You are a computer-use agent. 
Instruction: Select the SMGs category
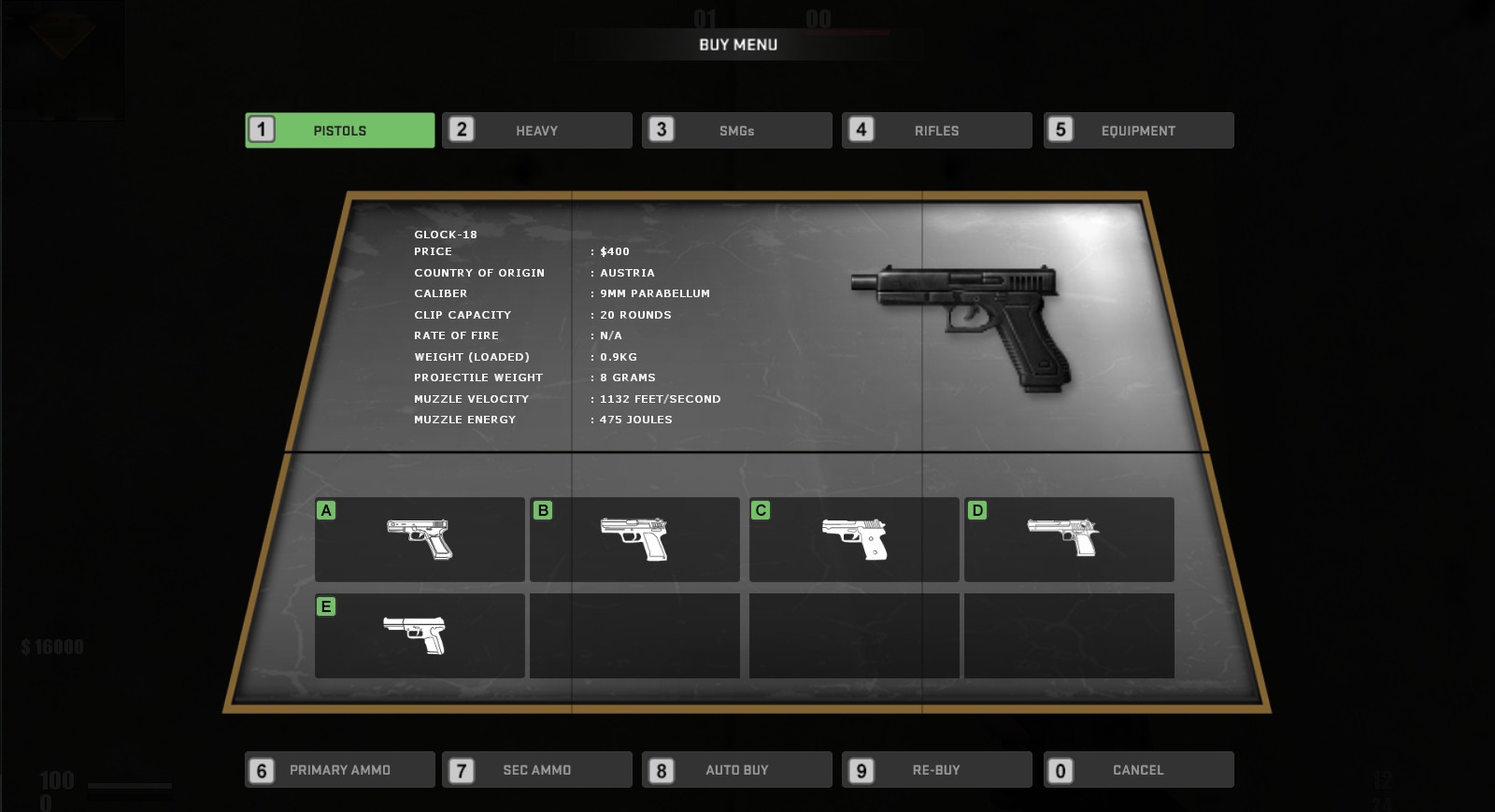click(x=736, y=131)
